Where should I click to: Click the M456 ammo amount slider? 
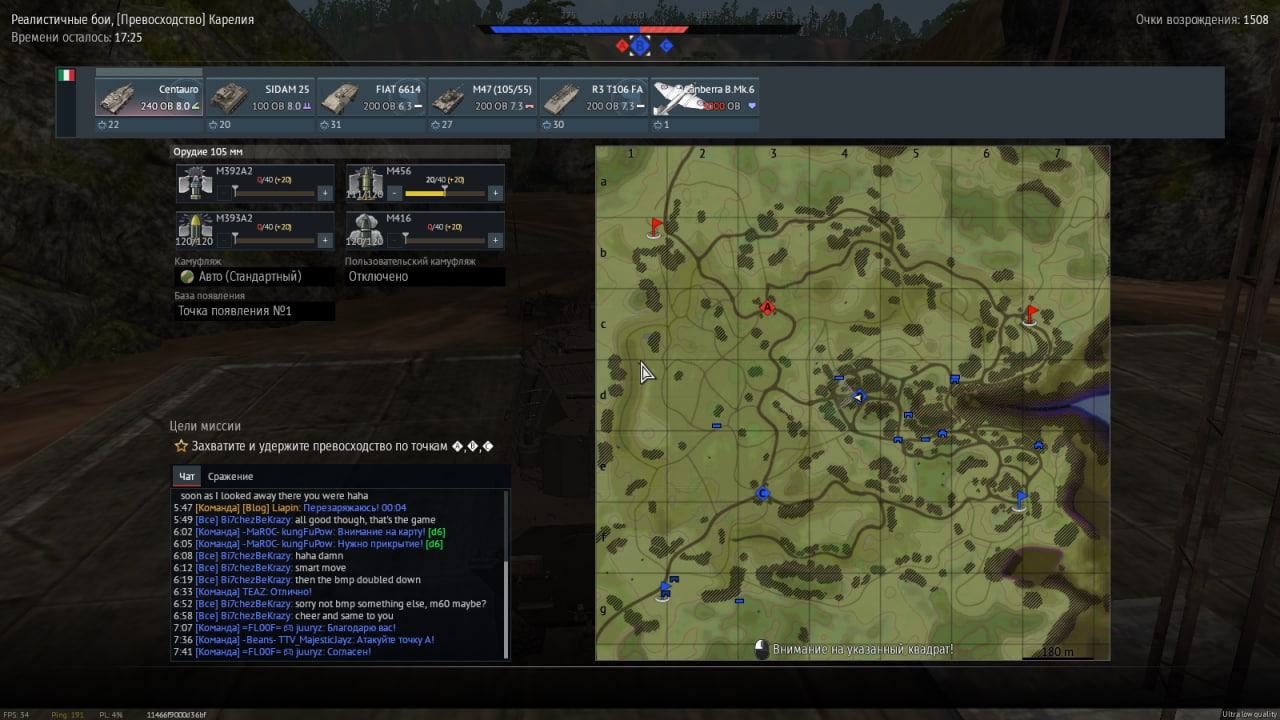coord(444,193)
